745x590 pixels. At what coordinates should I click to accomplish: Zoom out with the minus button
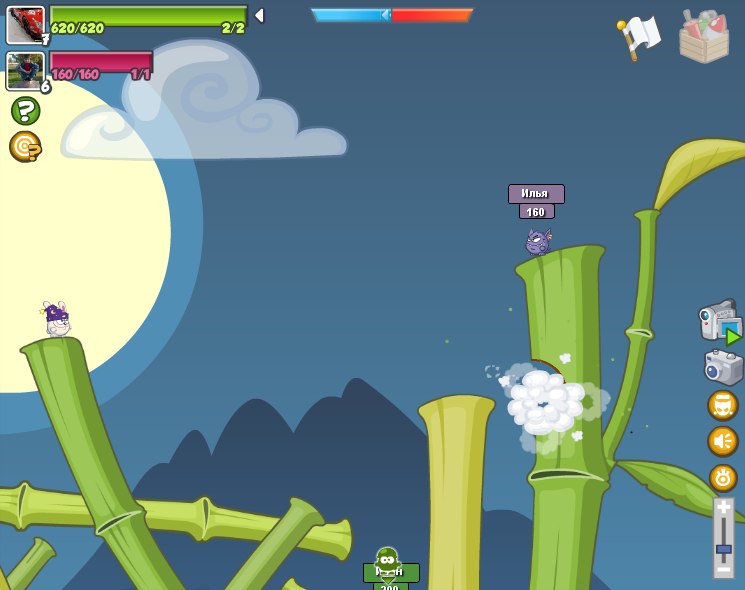[x=724, y=569]
